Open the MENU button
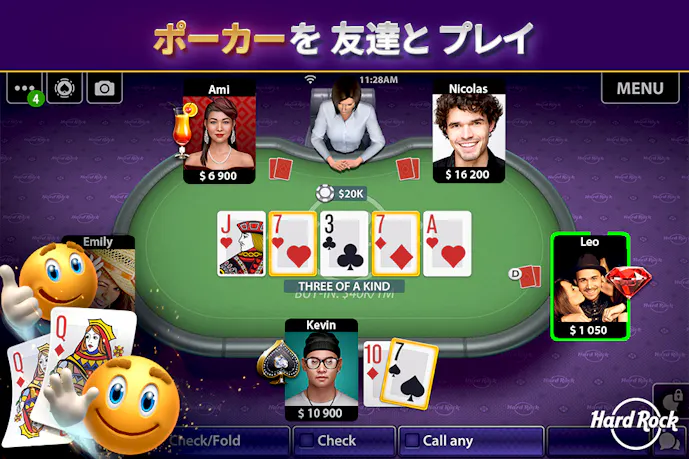 [640, 88]
